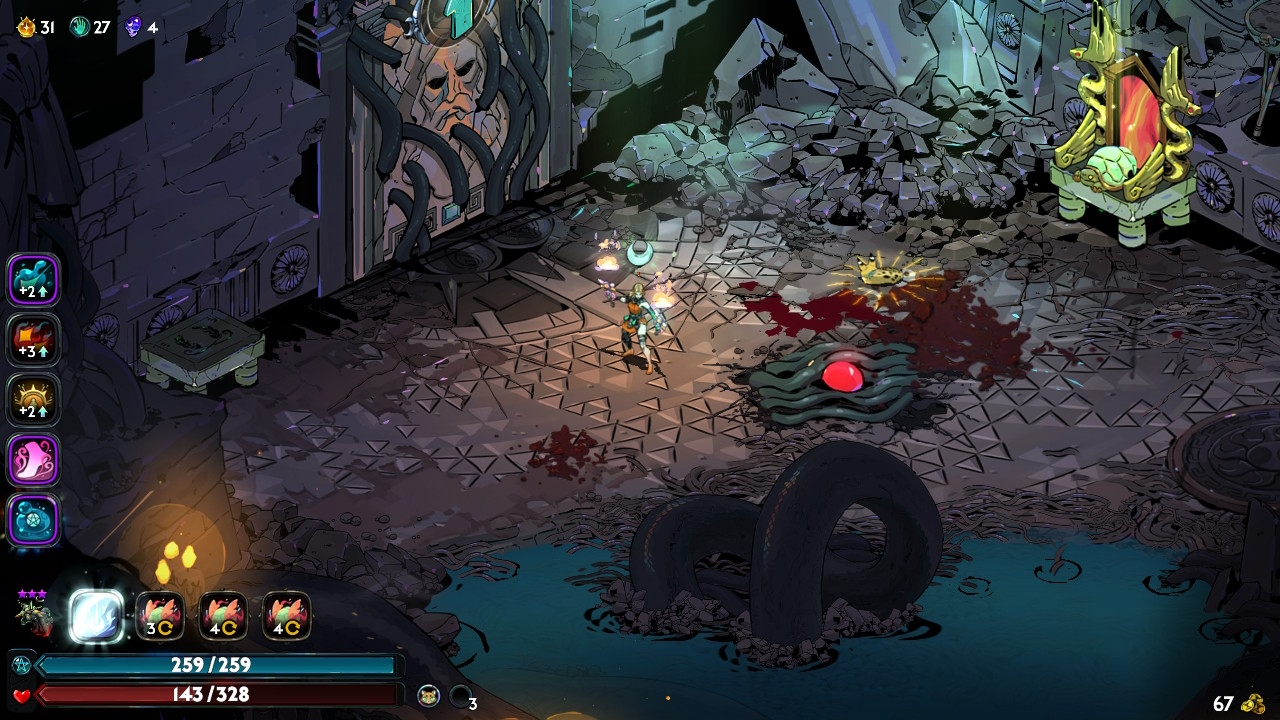
Task: Click the gold coins currency icon
Action: [x=1252, y=704]
